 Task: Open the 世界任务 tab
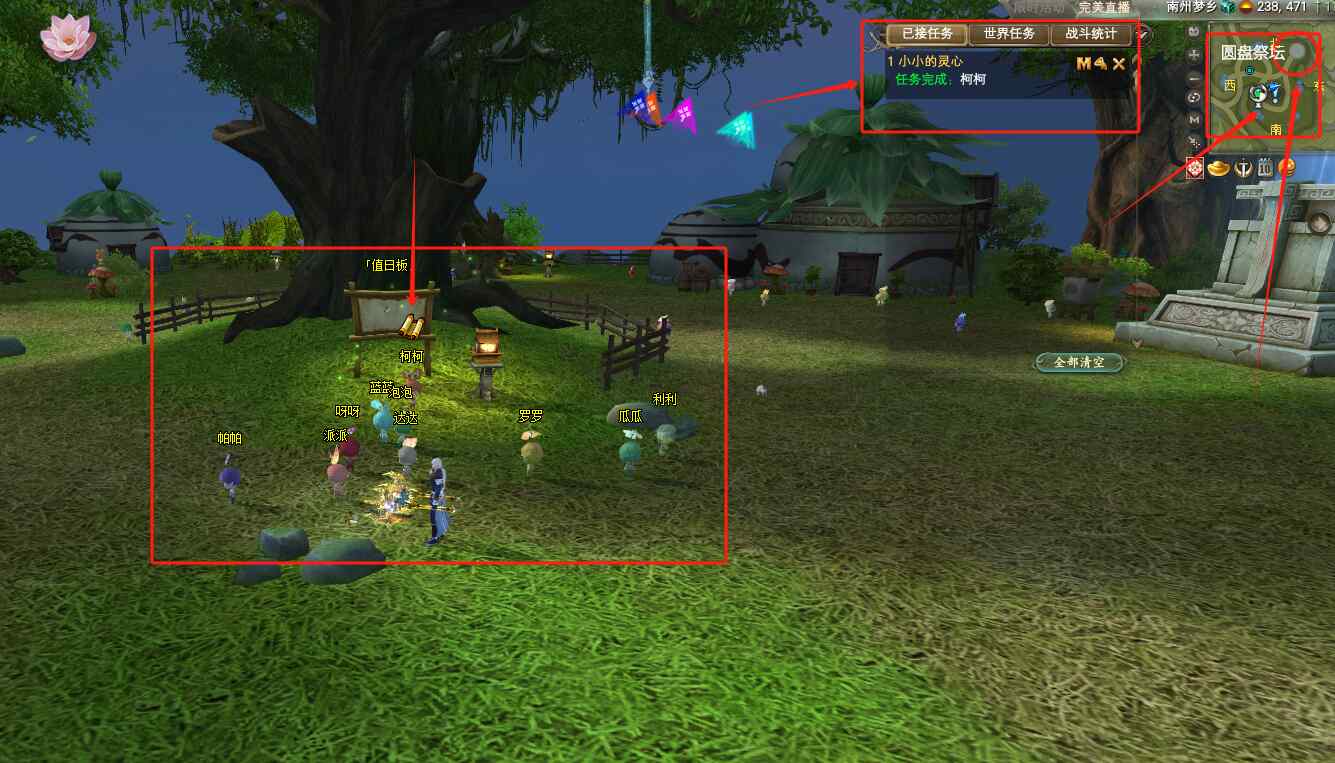1009,34
